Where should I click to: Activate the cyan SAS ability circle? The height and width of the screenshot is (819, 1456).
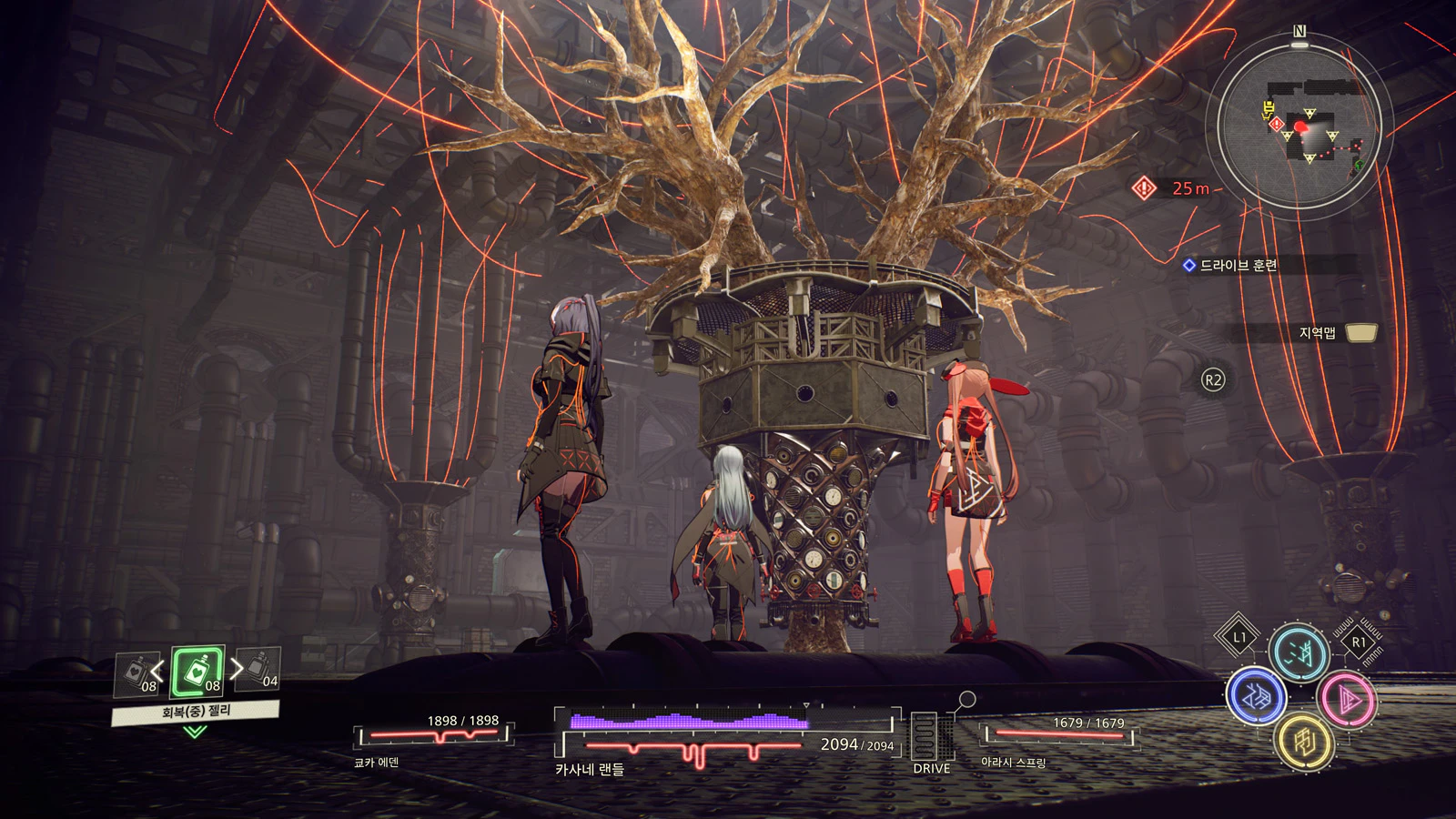click(x=1299, y=652)
